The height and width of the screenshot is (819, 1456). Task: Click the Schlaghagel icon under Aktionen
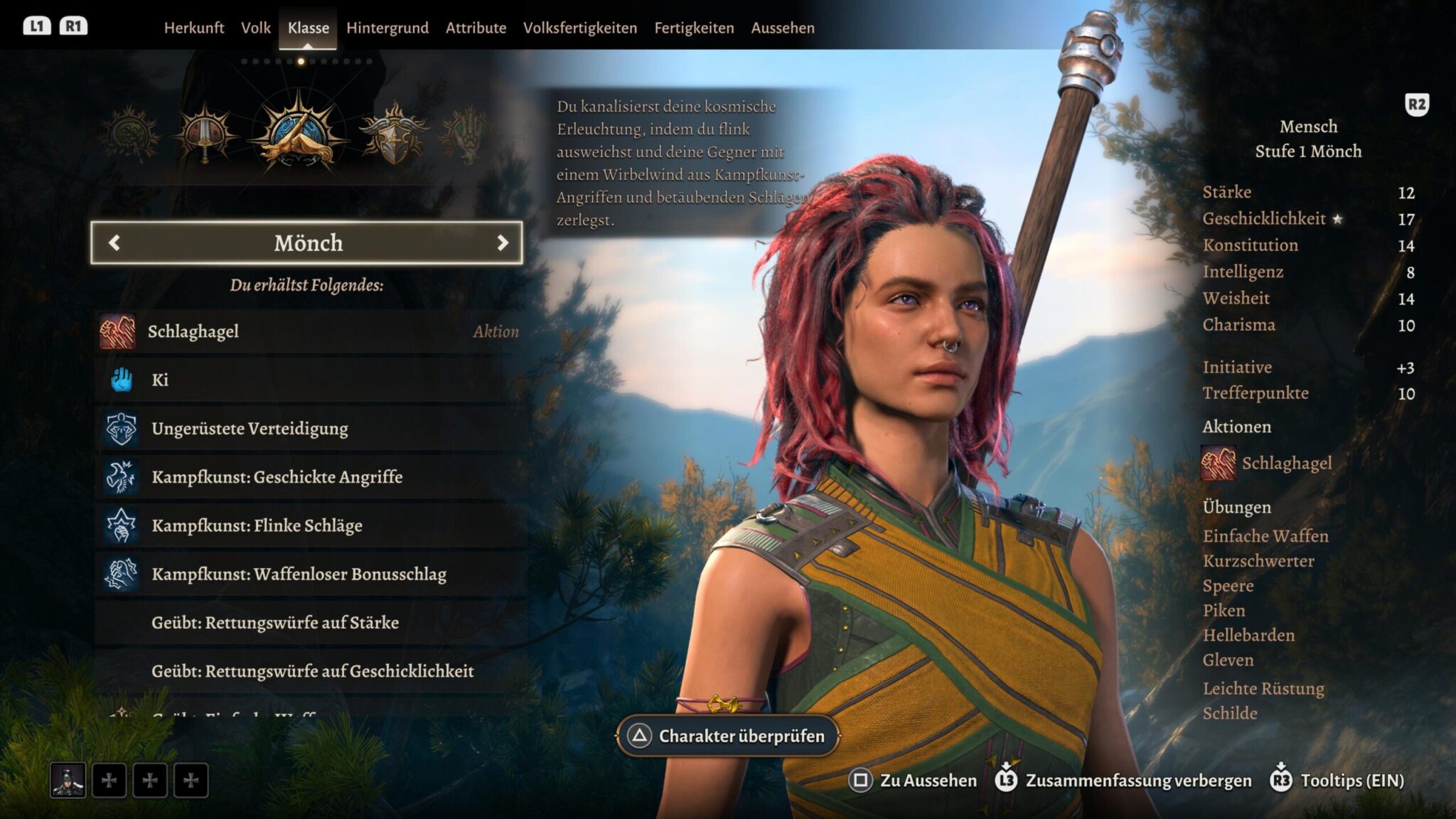(1219, 464)
